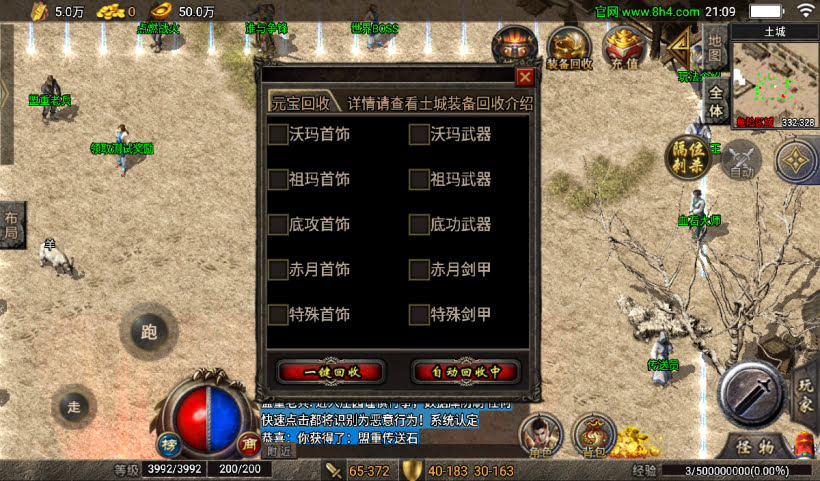Close the recycling window with the red X
Image resolution: width=820 pixels, height=481 pixels.
524,76
